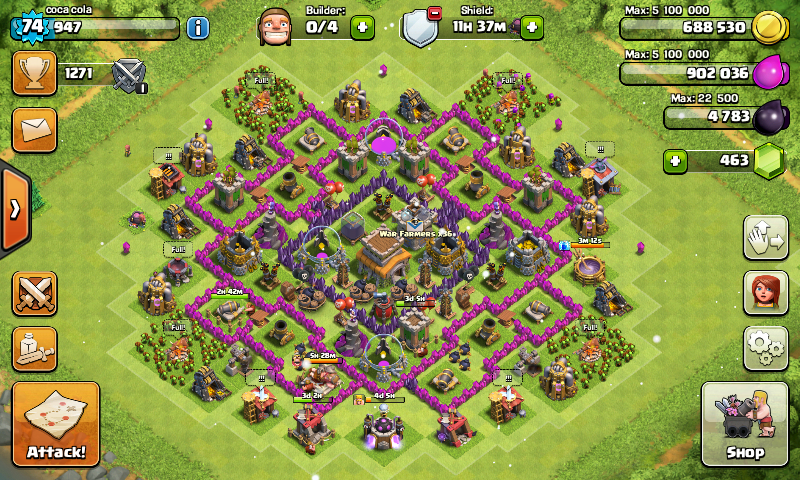
Task: Tap the crossed swords league badge
Action: tap(129, 75)
